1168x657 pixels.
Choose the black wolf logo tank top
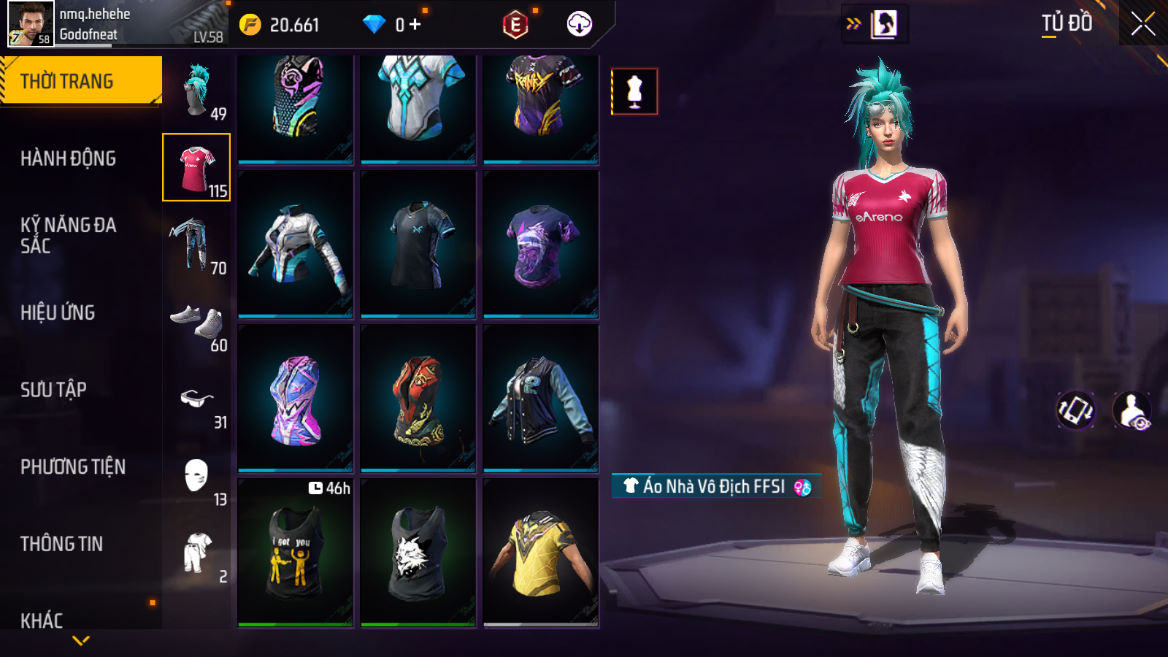(418, 552)
